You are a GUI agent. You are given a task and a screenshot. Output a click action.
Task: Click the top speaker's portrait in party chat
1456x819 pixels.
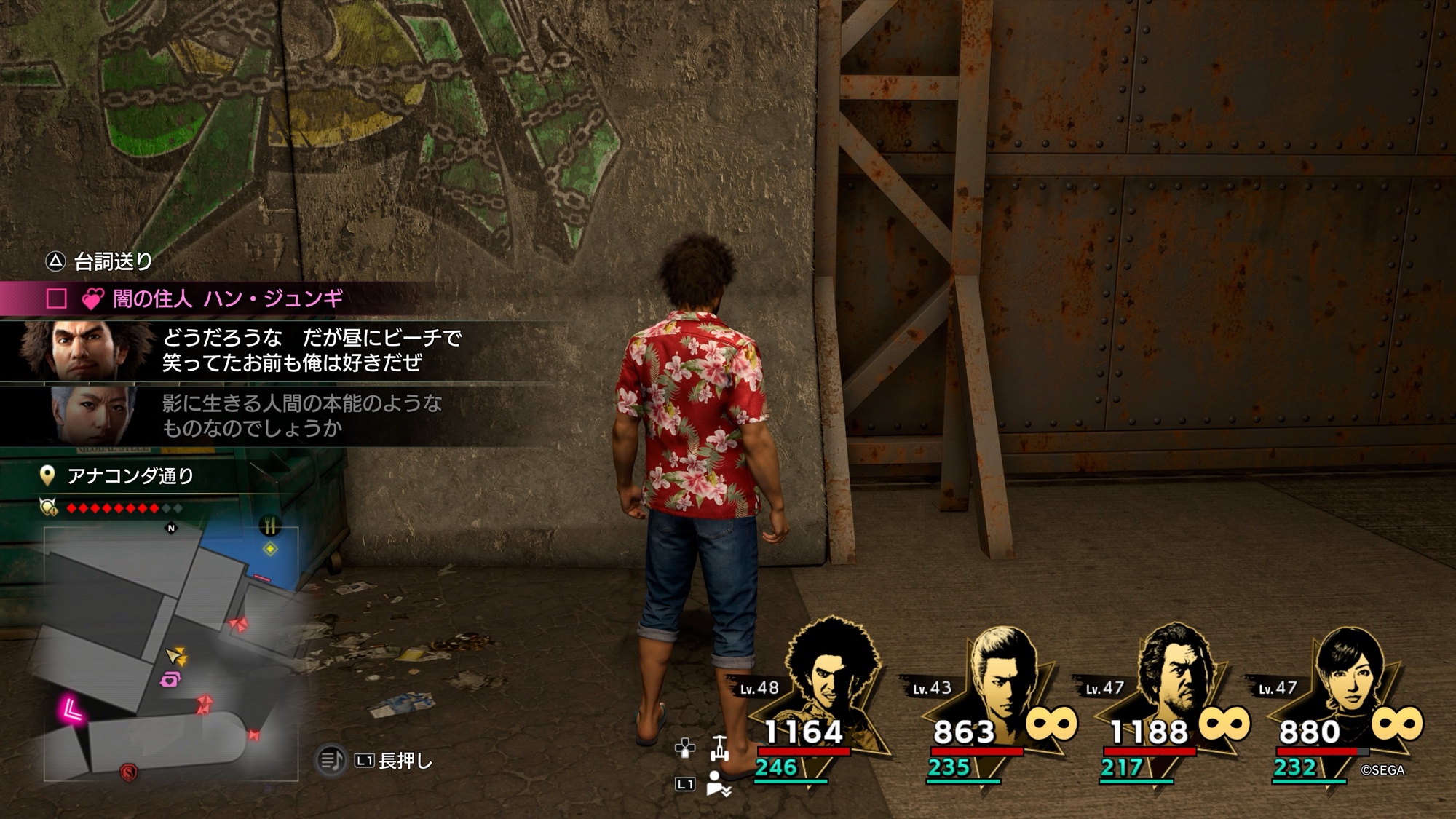coord(86,350)
